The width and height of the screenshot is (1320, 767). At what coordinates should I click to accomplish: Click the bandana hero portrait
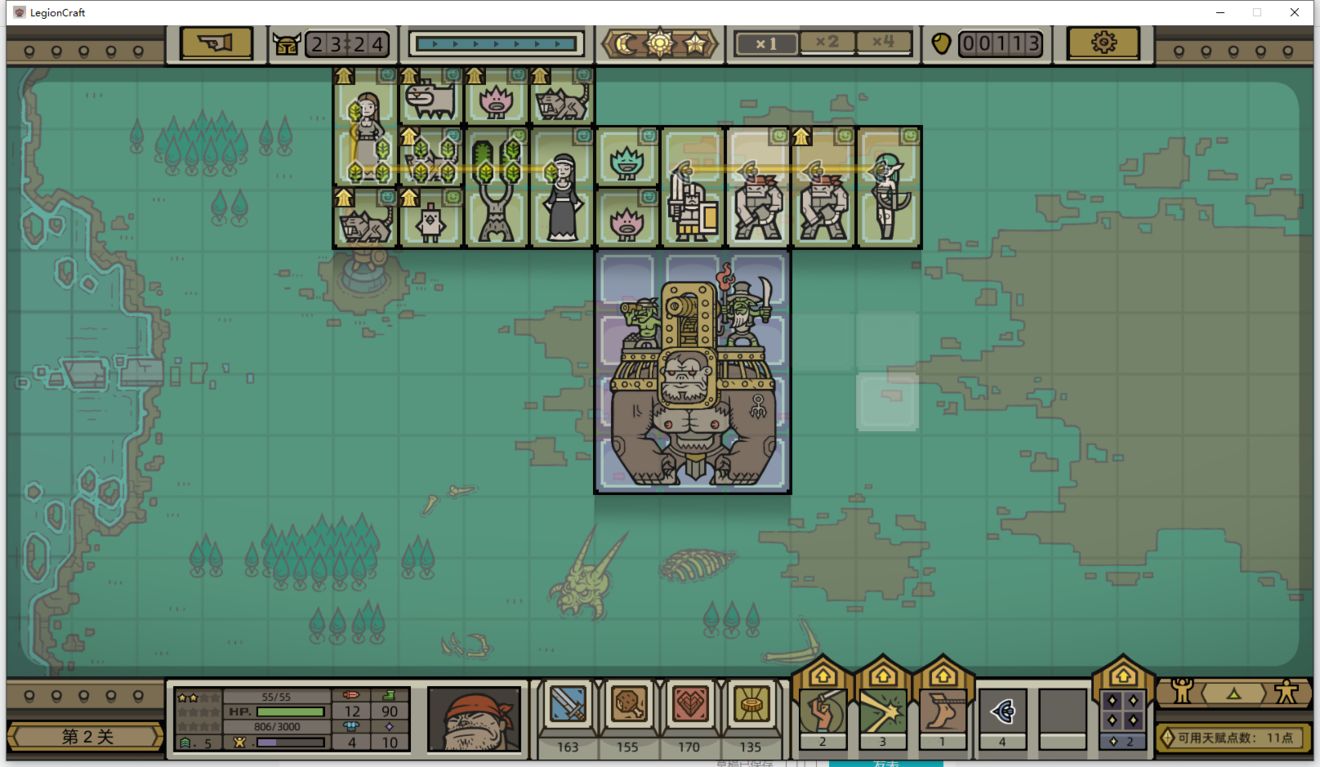pos(474,718)
